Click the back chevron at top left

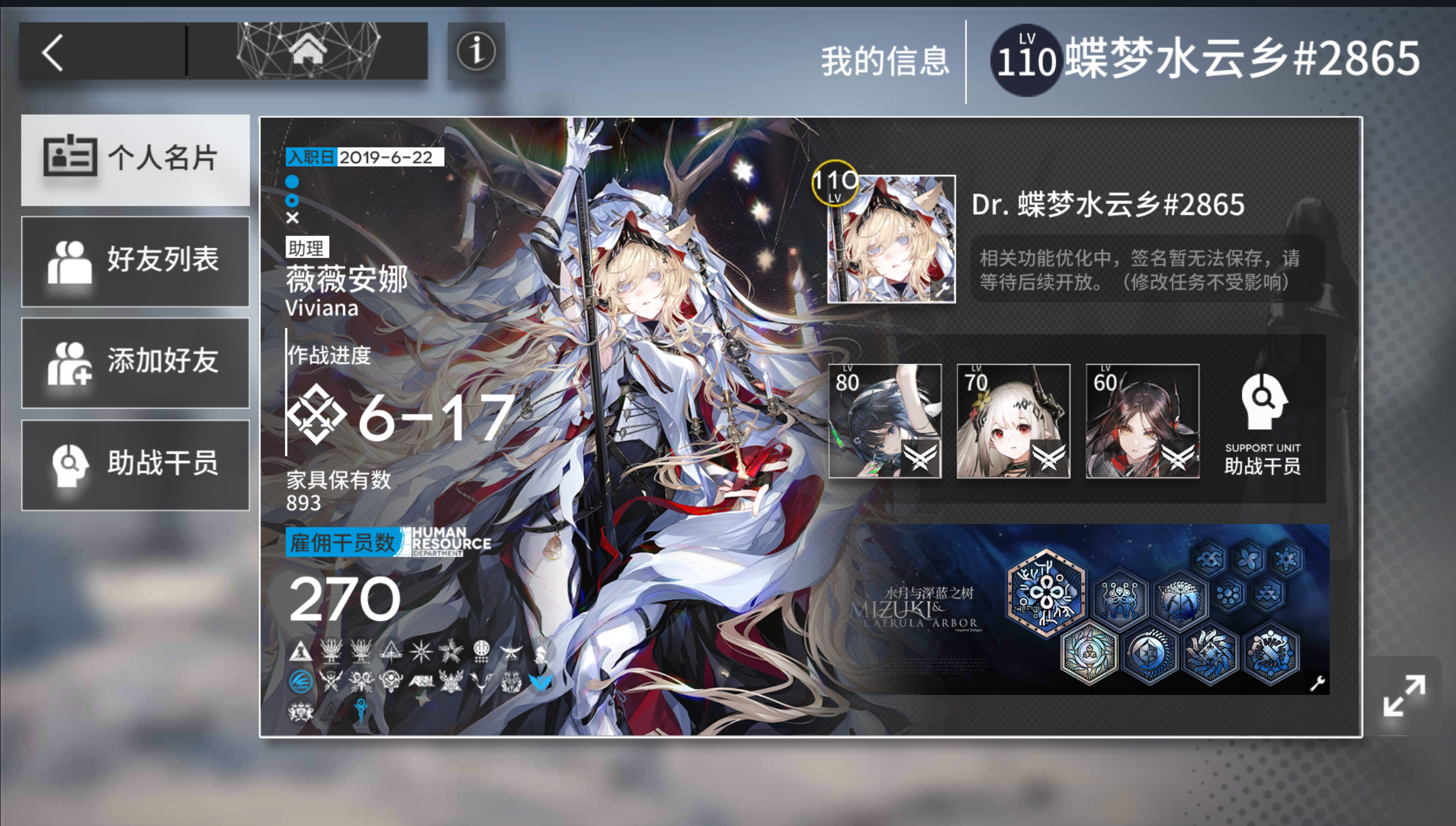[x=53, y=51]
